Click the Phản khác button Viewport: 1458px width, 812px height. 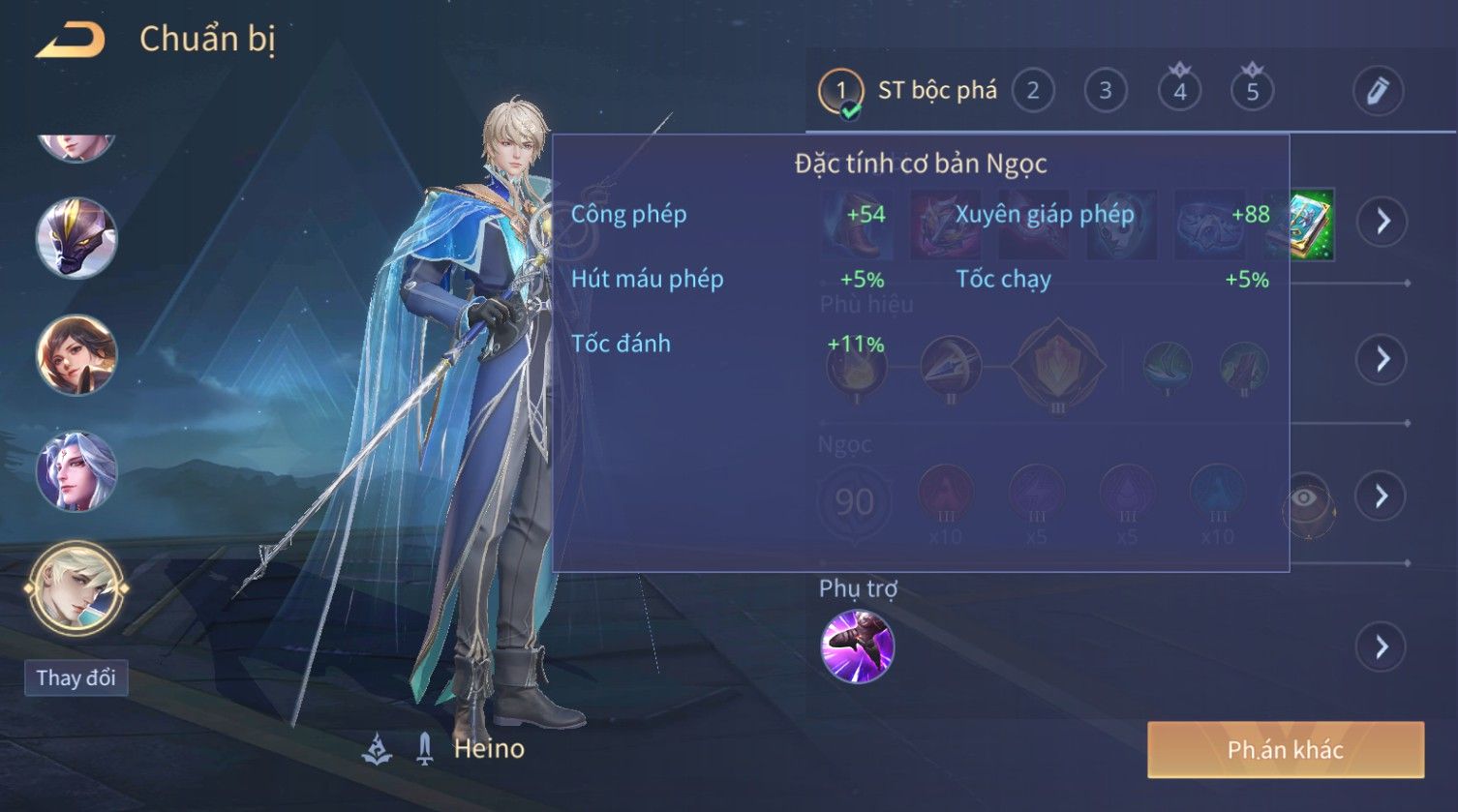1285,749
